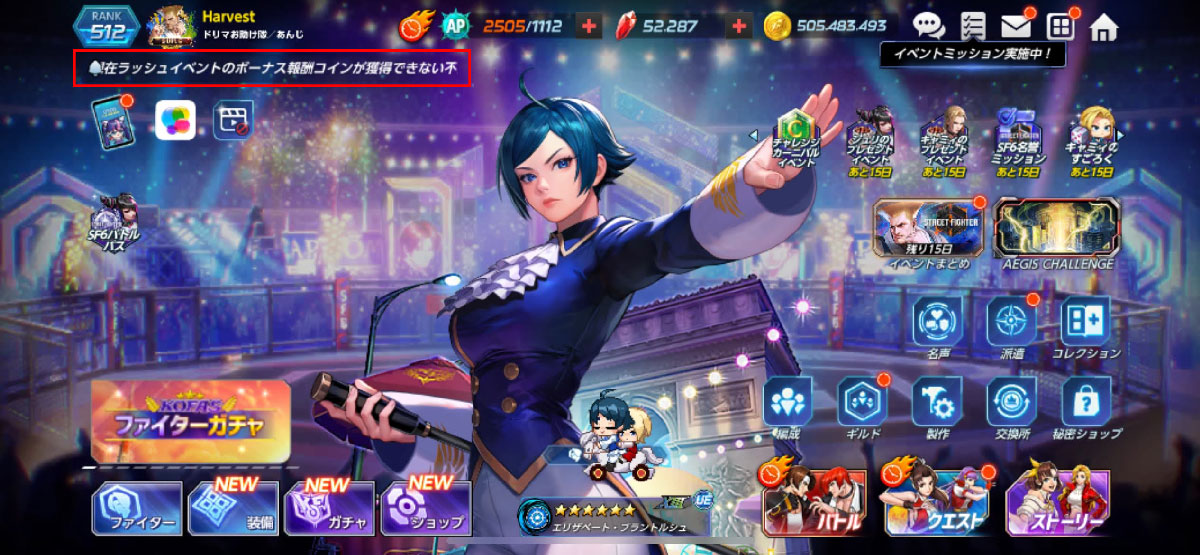Image resolution: width=1200 pixels, height=555 pixels.
Task: Open the player profile avatar
Action: (171, 27)
